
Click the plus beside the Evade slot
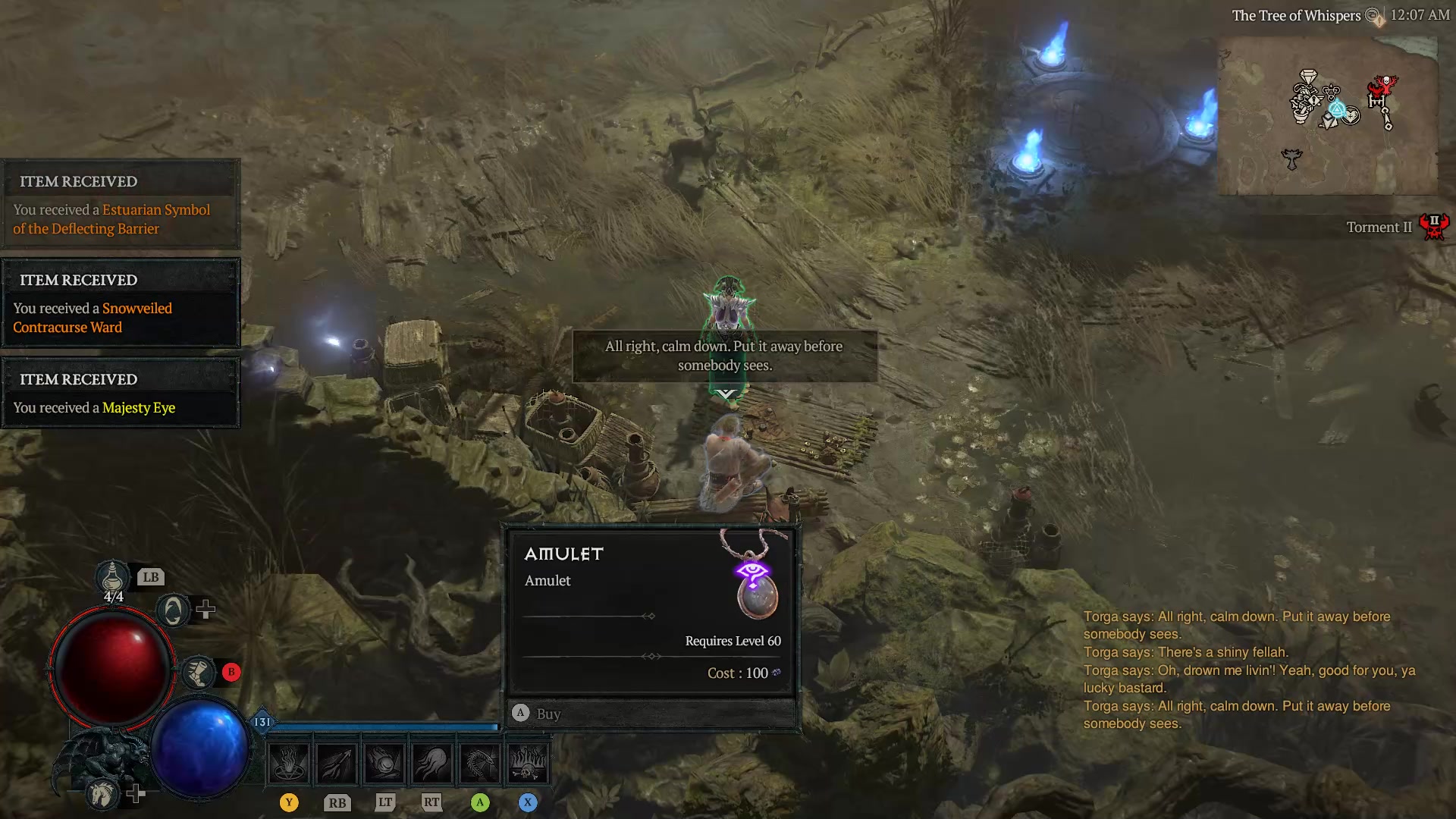coord(207,608)
